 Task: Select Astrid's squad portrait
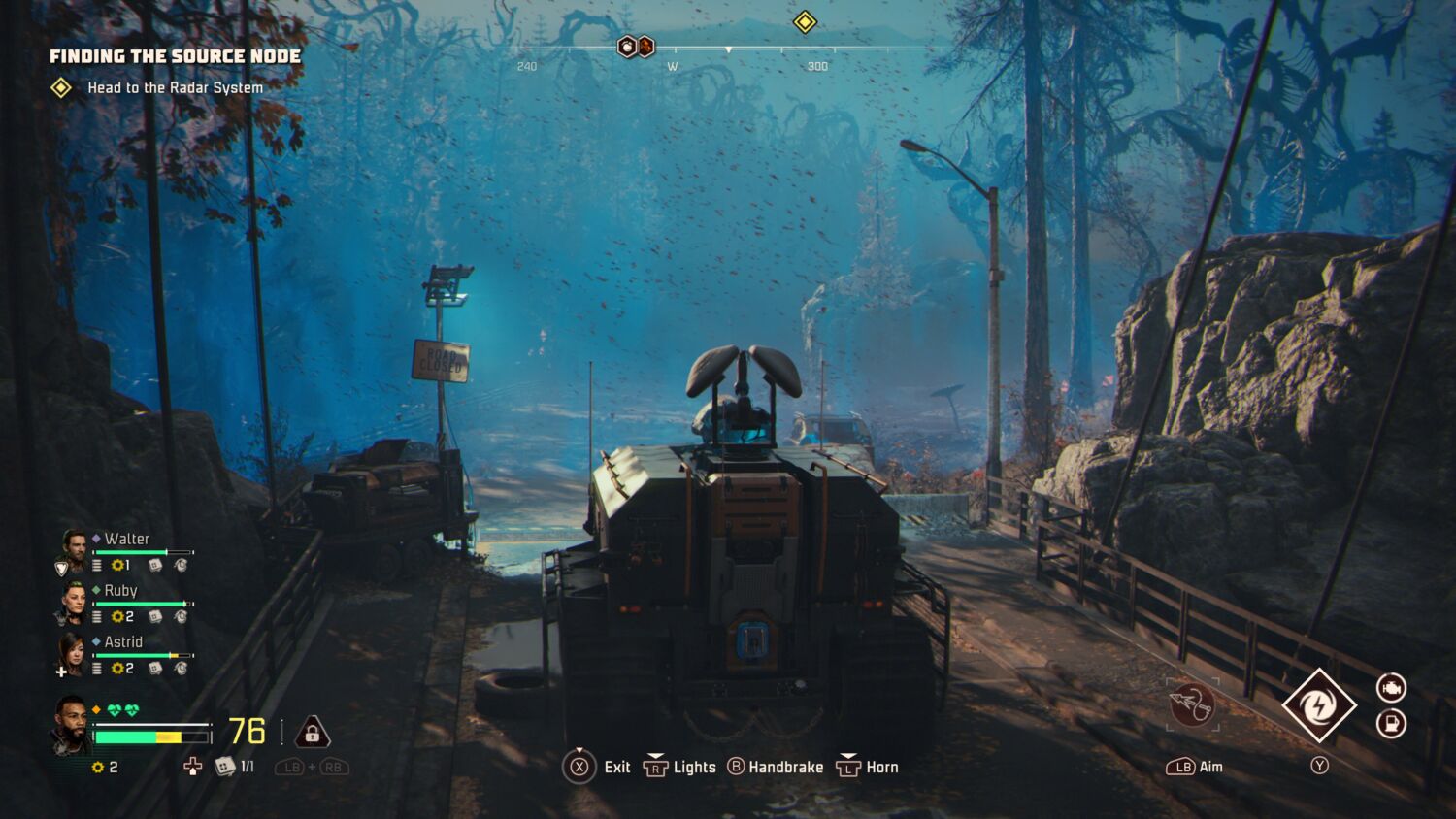point(73,653)
